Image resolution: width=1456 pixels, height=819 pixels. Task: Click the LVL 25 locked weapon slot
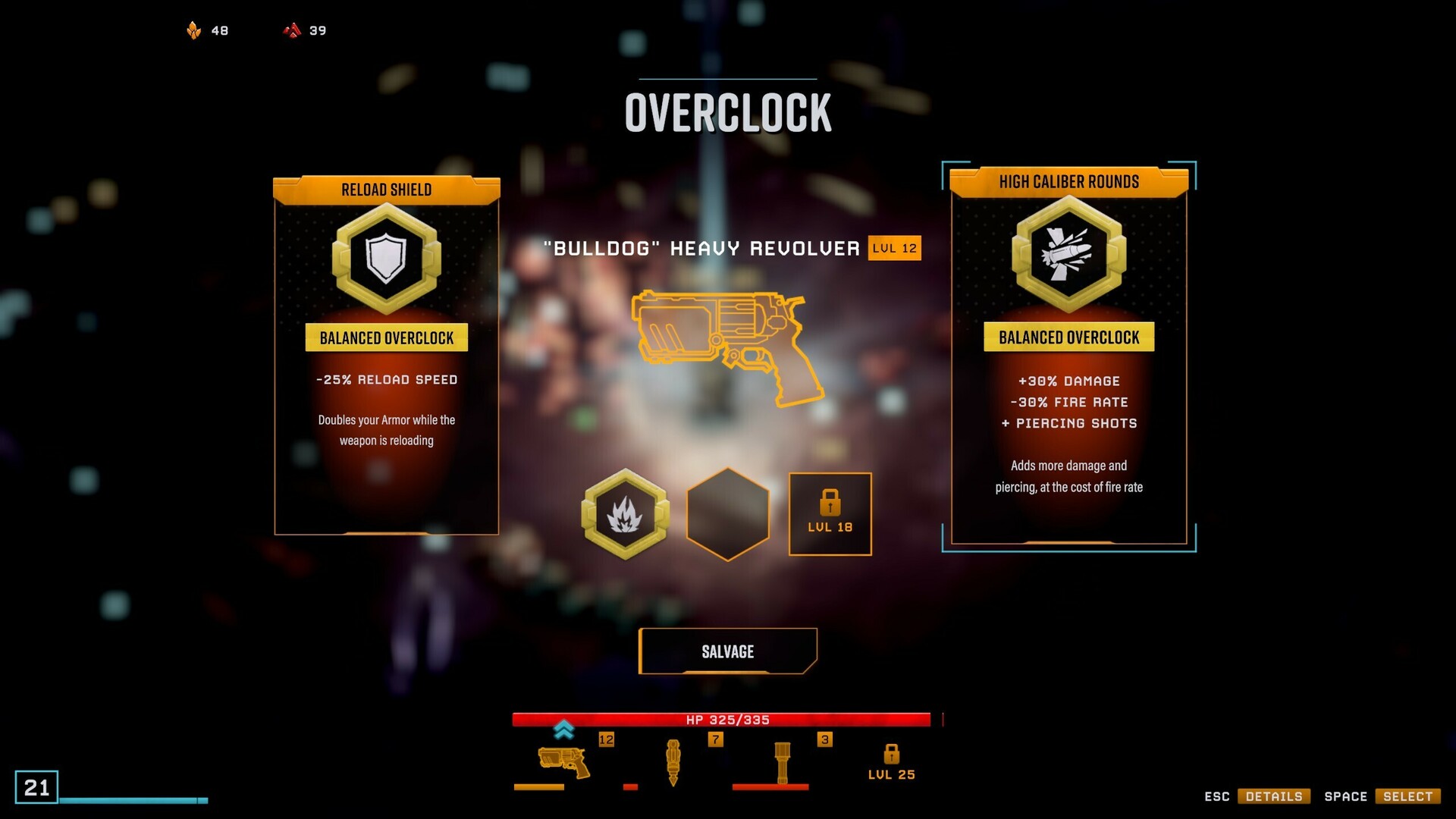coord(891,761)
